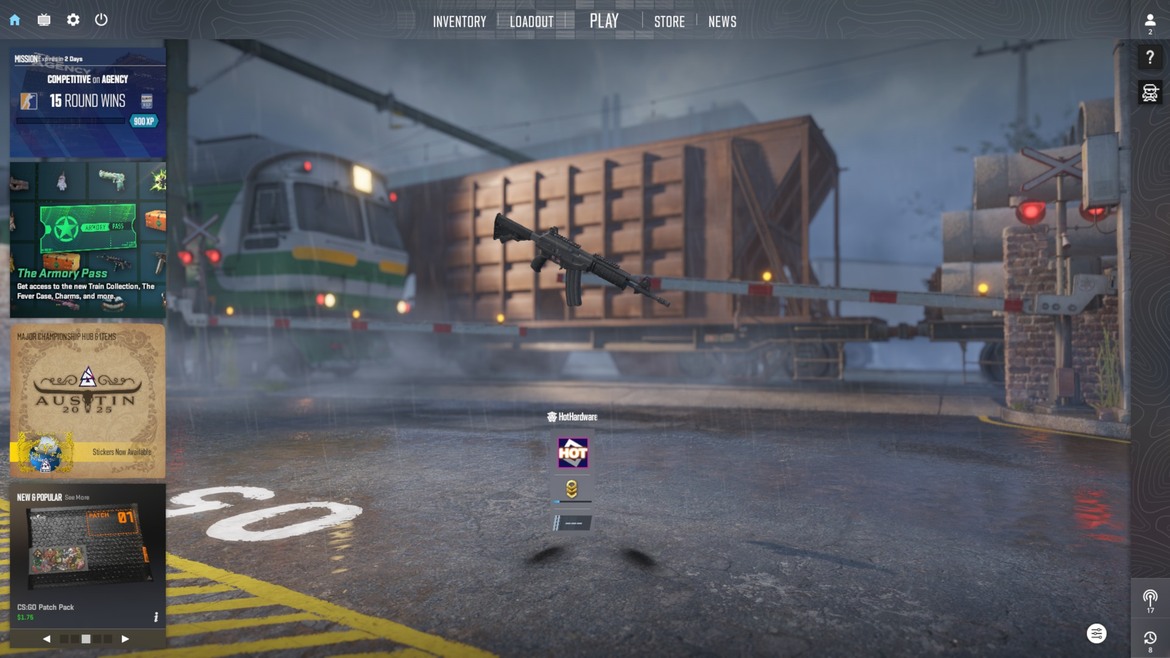The height and width of the screenshot is (658, 1170).
Task: Open the News tab
Action: [x=722, y=22]
